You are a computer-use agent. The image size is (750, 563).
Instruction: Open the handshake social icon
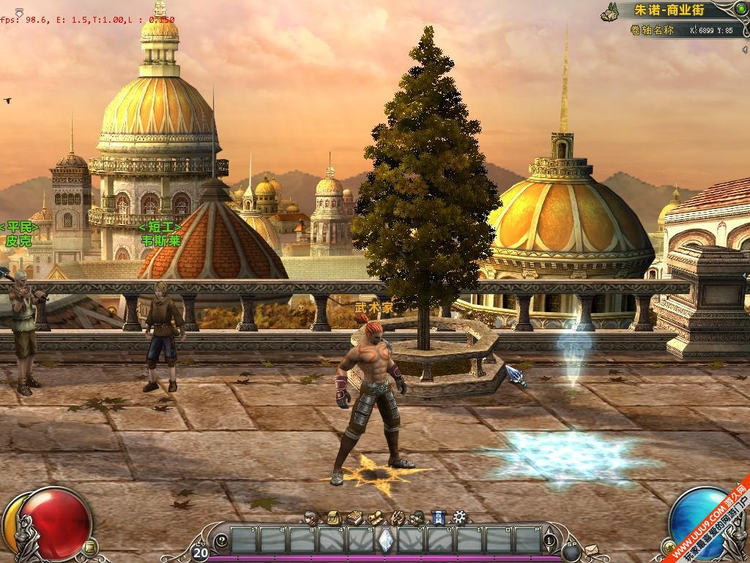(397, 517)
